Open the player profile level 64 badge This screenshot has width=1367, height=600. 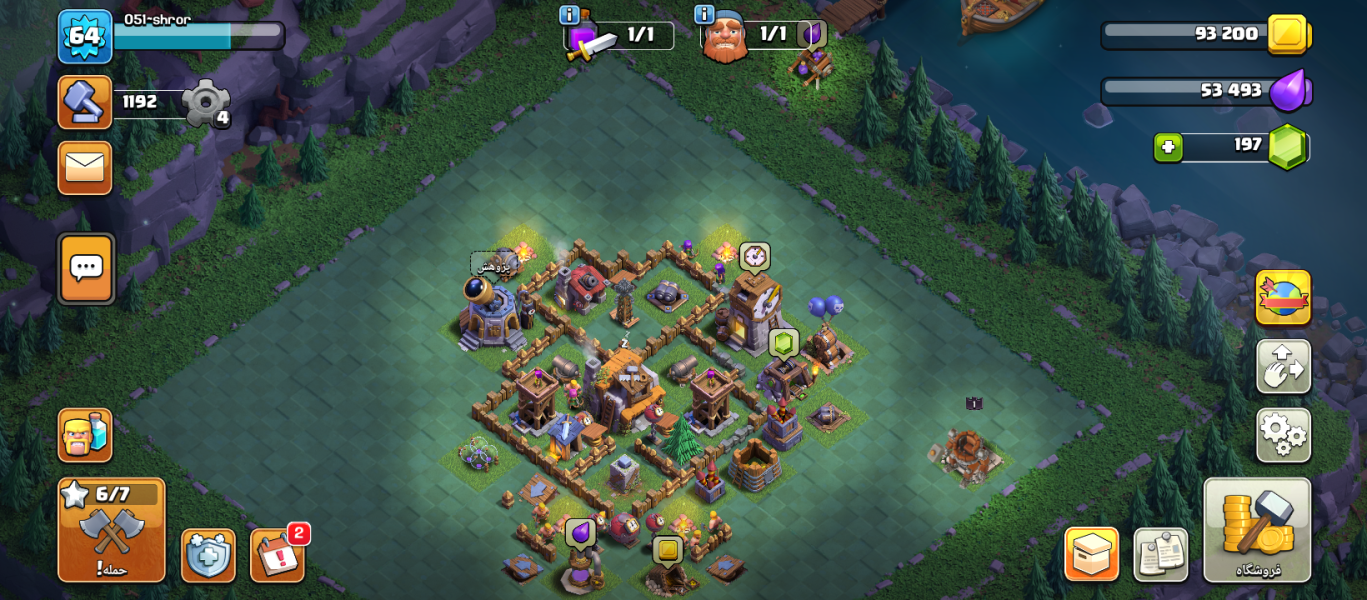84,36
